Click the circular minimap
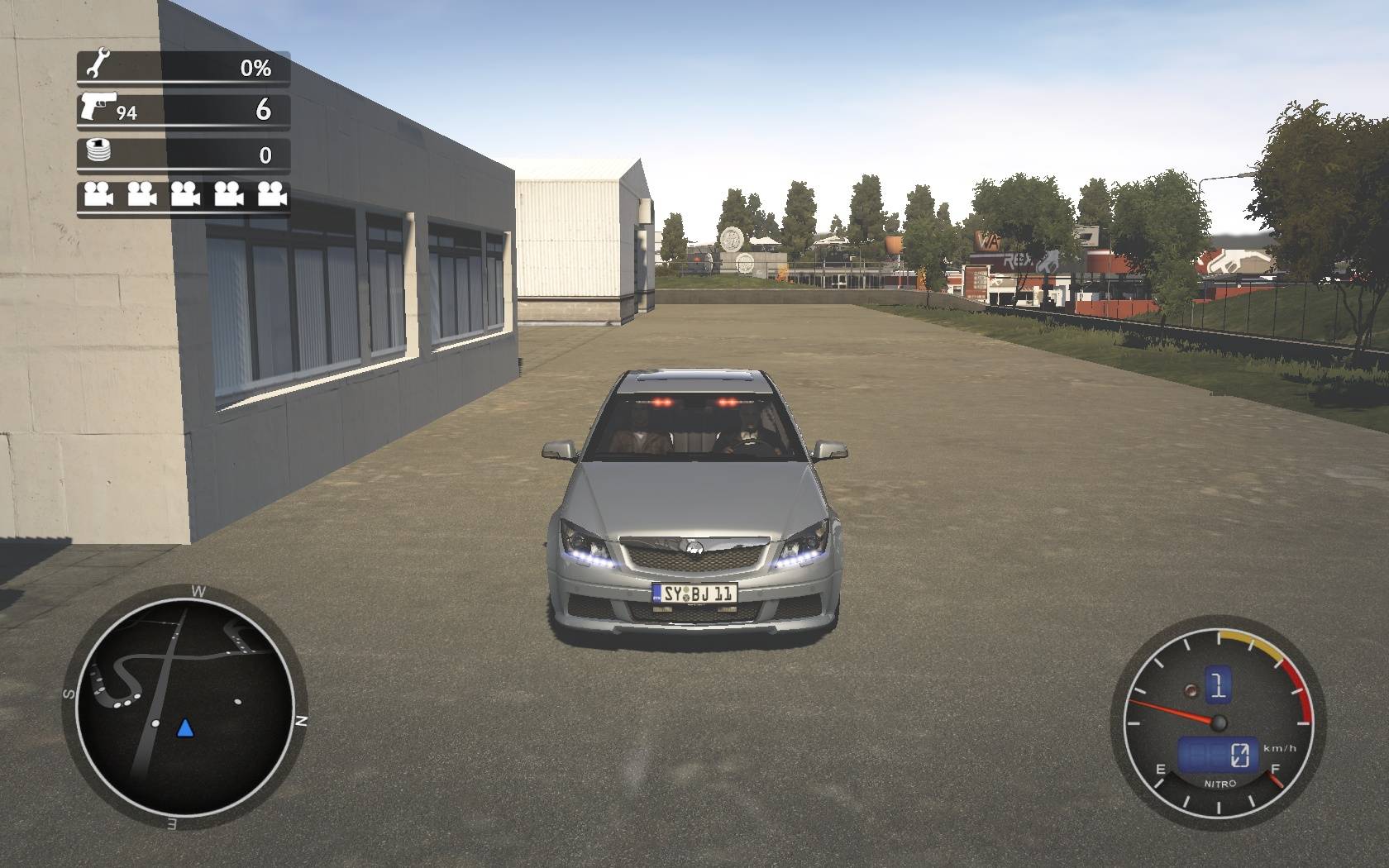The image size is (1389, 868). [184, 706]
